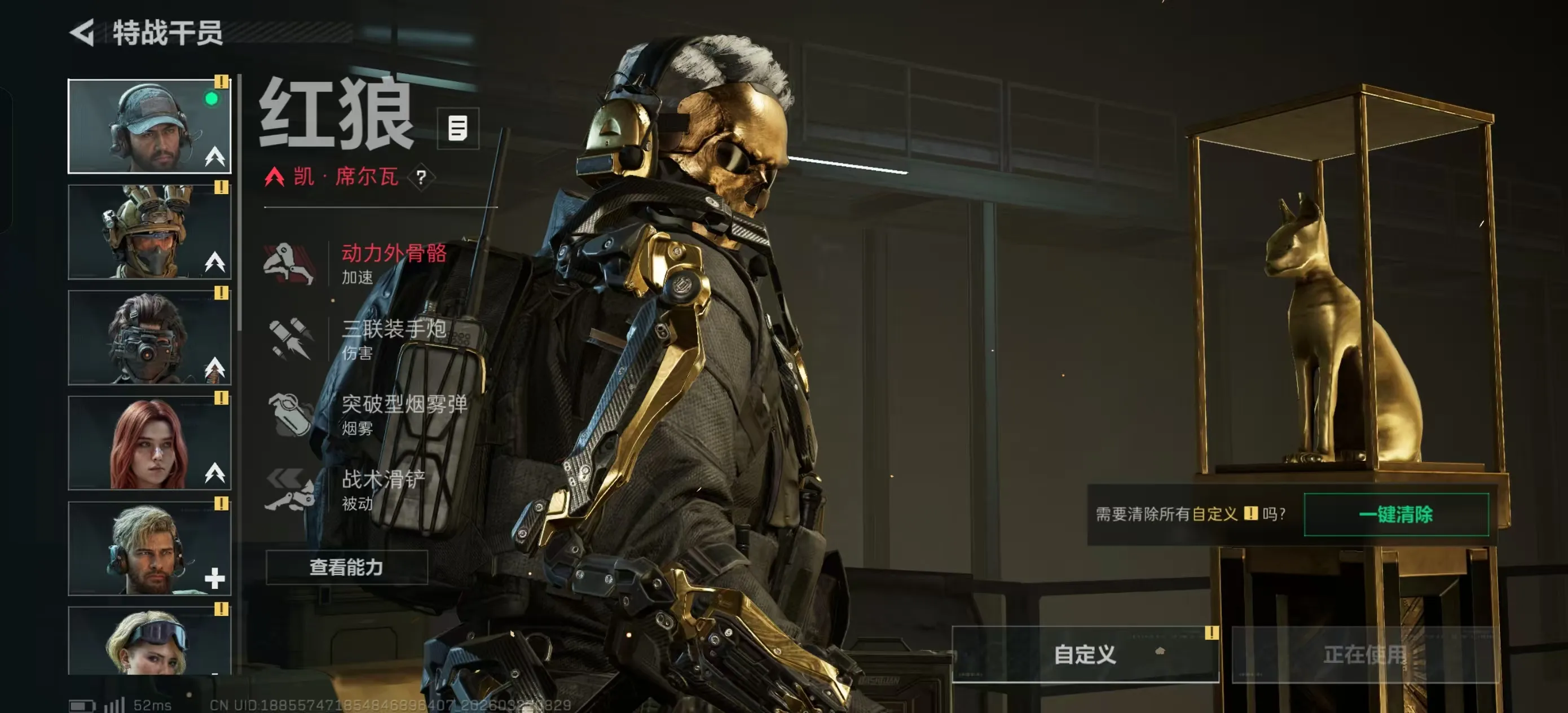Pick the operator with night-vision goggles
The height and width of the screenshot is (713, 1568).
pyautogui.click(x=149, y=337)
